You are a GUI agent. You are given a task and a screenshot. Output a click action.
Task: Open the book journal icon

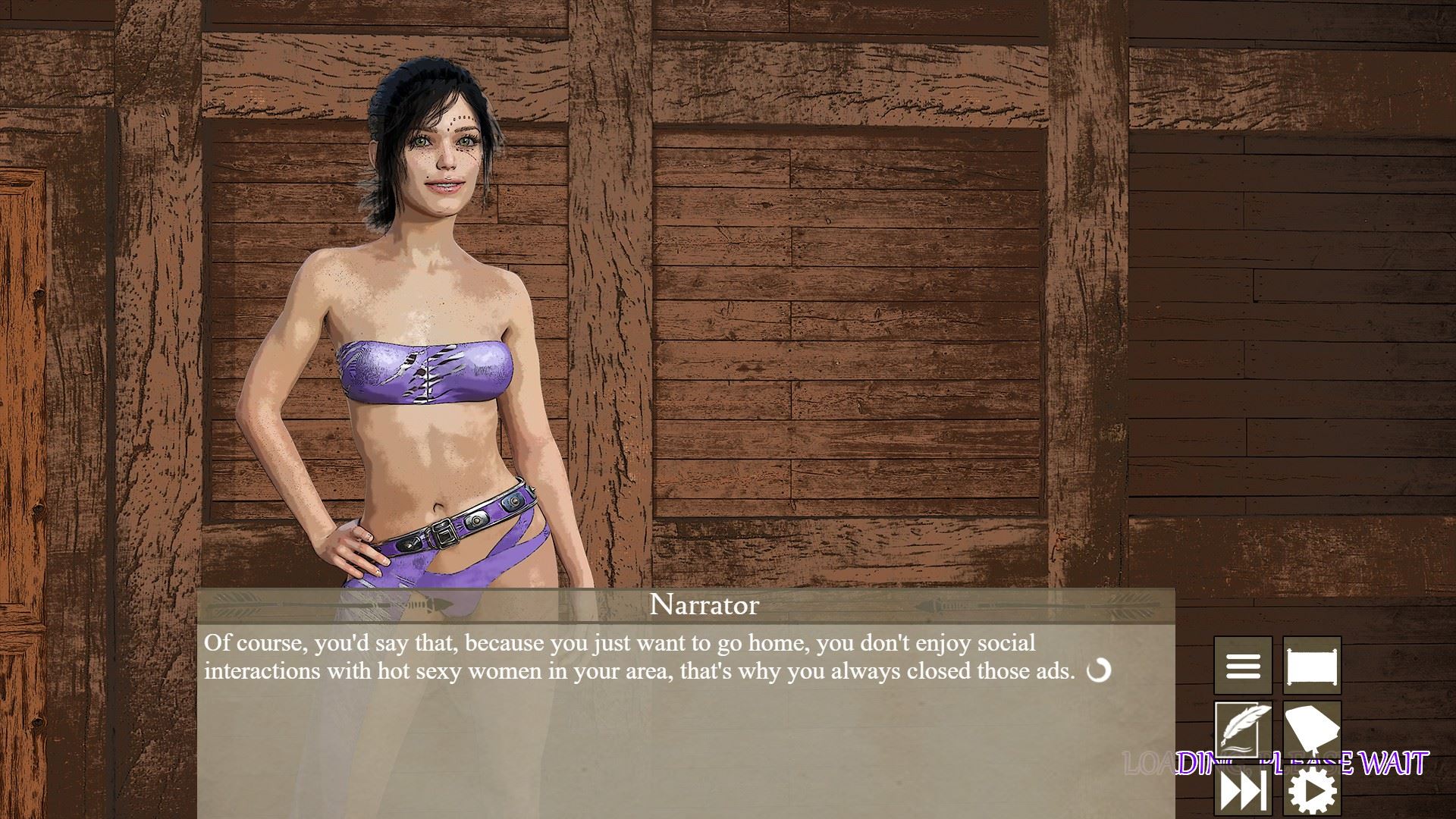1312,730
